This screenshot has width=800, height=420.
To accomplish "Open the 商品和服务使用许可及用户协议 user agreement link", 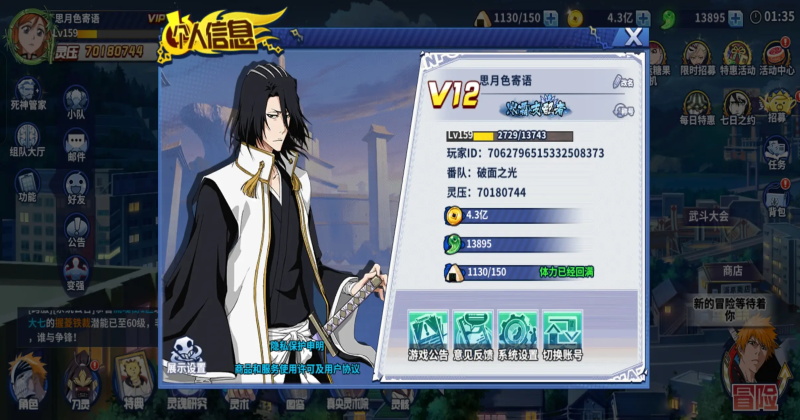I will [296, 369].
